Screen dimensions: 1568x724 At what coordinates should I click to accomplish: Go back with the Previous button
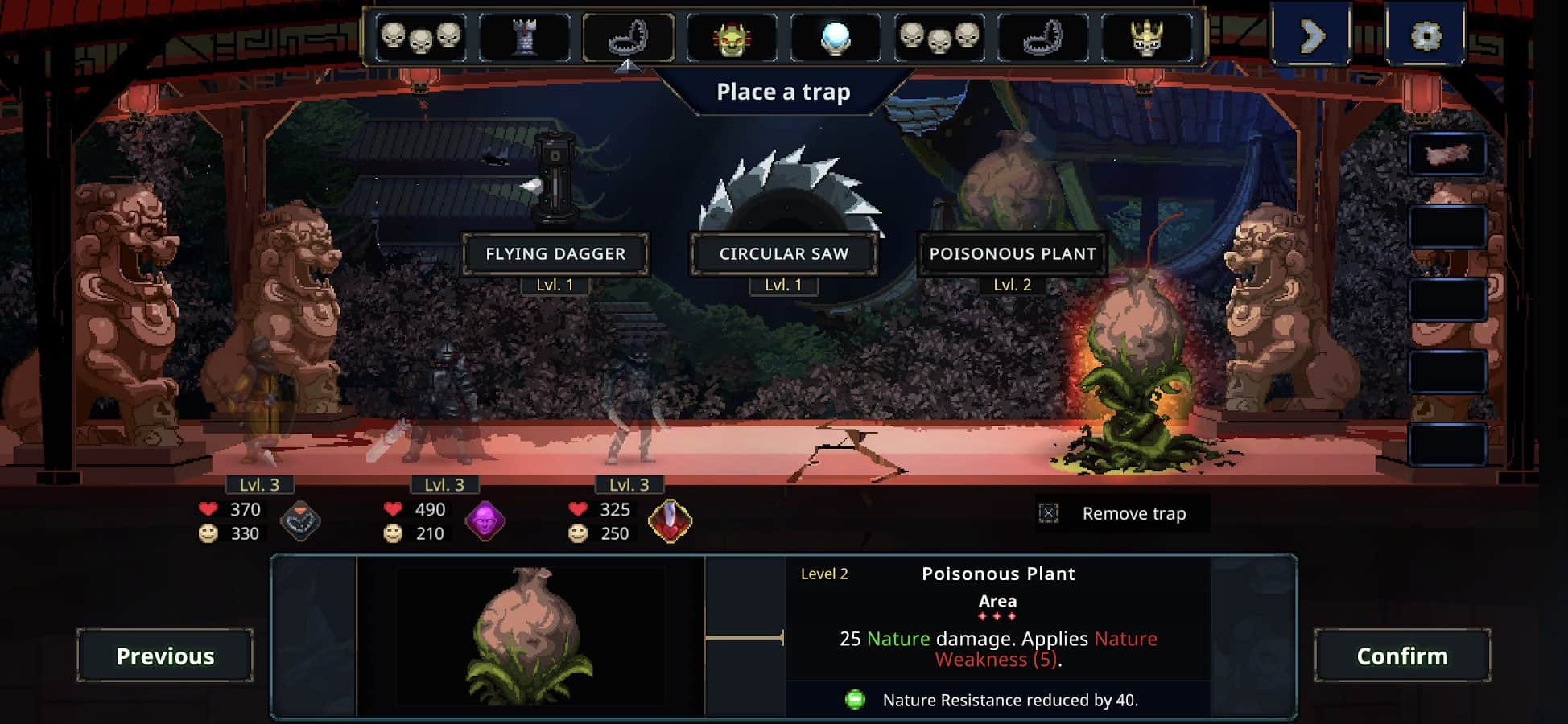click(165, 656)
